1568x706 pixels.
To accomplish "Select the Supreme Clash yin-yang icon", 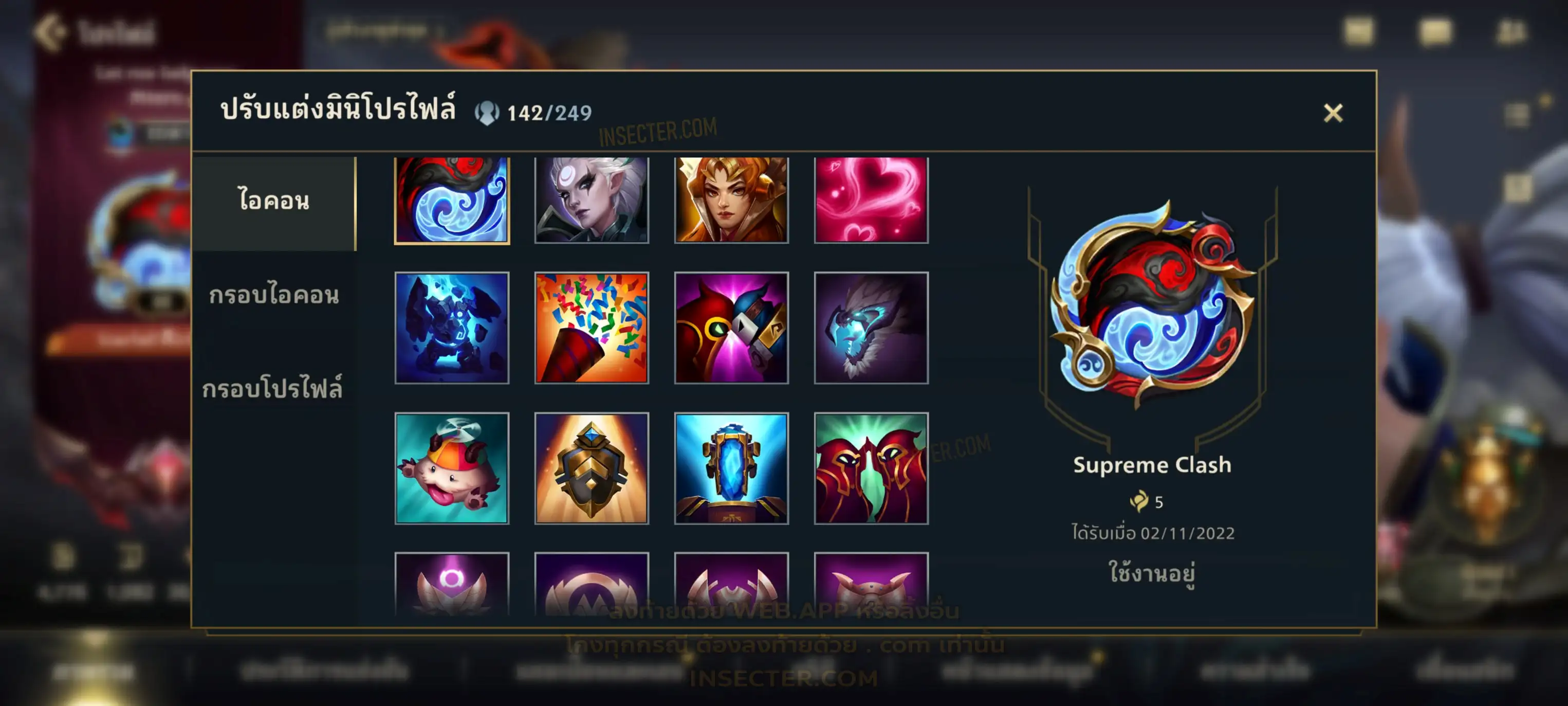I will (452, 200).
